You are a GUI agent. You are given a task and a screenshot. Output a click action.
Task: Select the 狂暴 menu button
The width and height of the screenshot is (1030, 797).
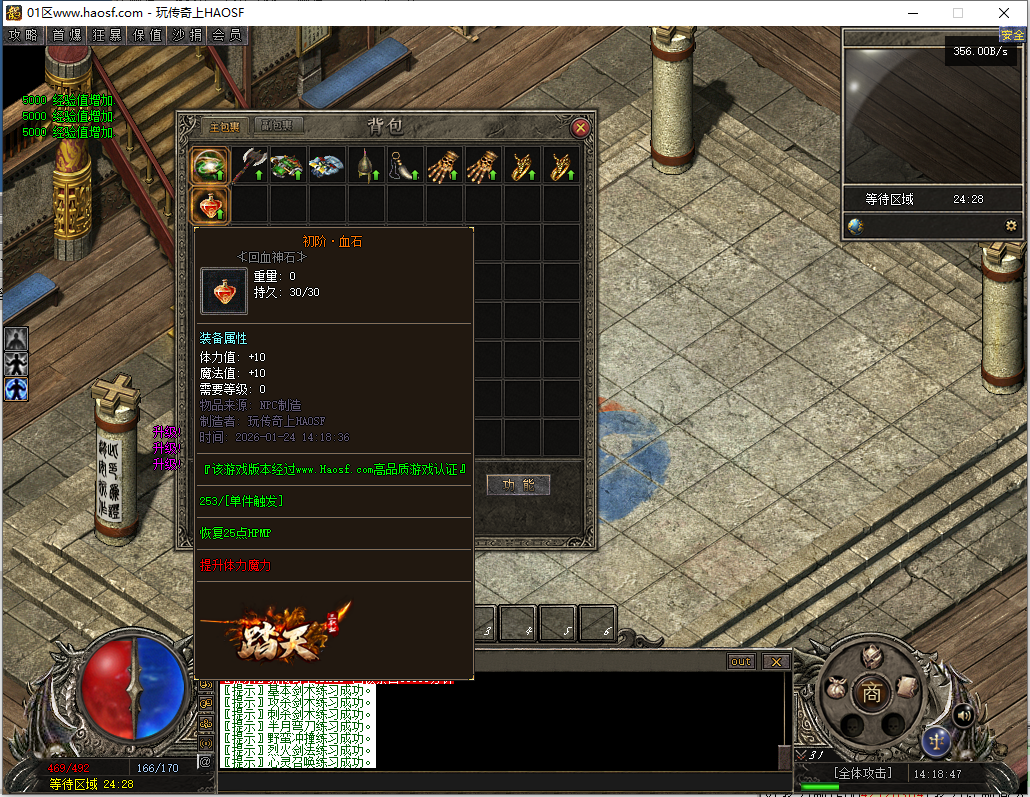(108, 34)
